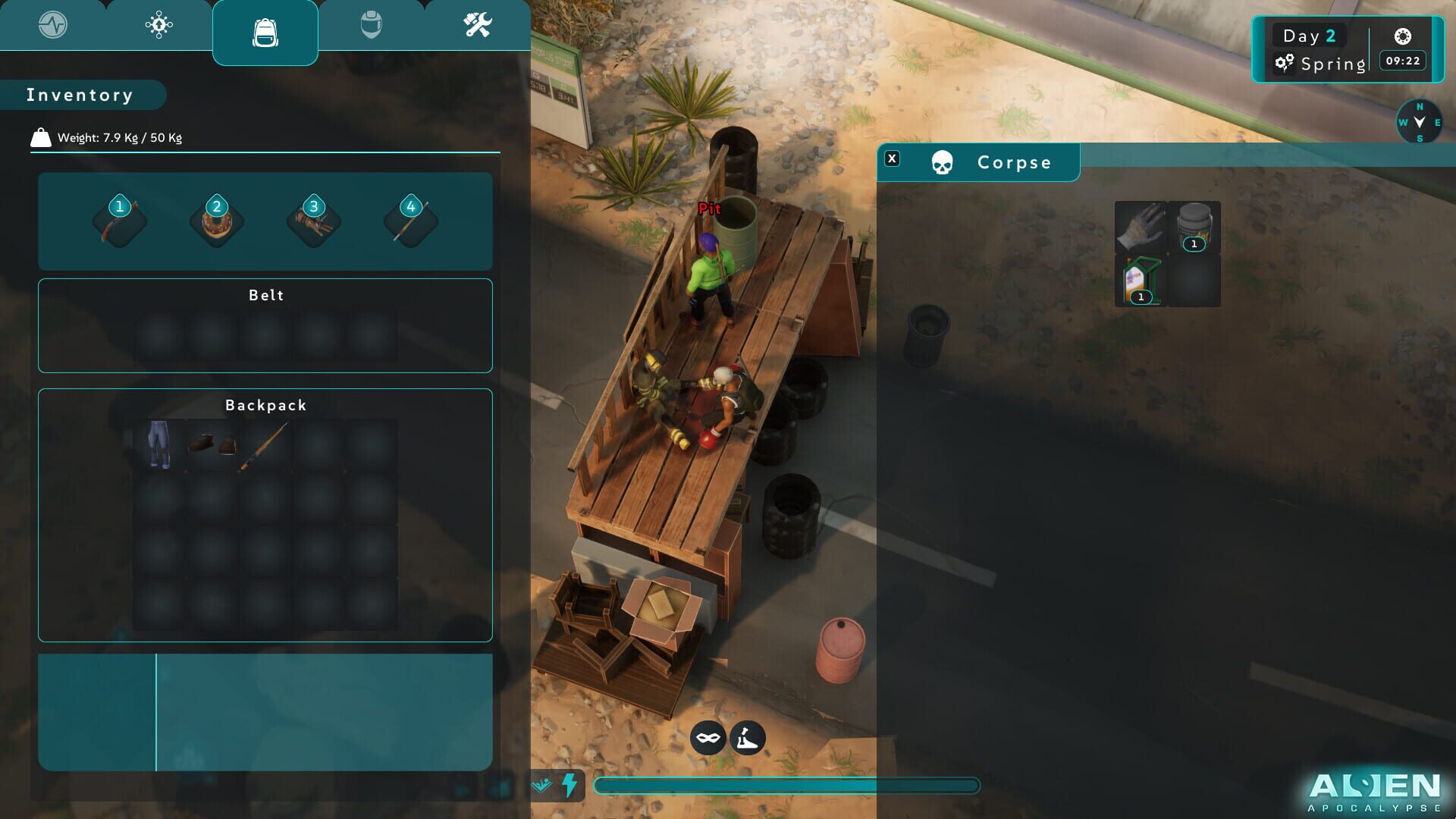The height and width of the screenshot is (819, 1456).
Task: Toggle the sneak footprint mode
Action: coord(746,737)
